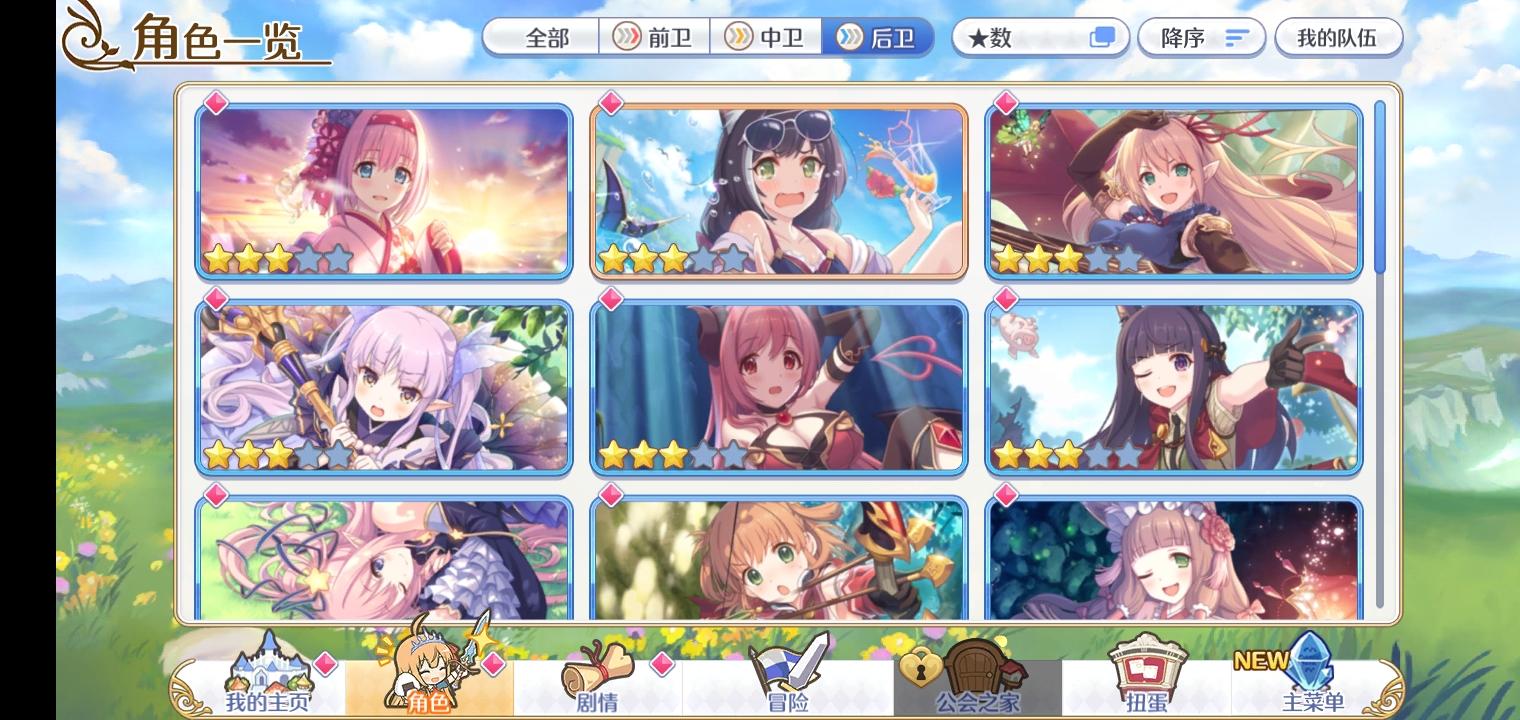The image size is (1520, 720).
Task: Keep the 后卫 rearguard filter active
Action: point(882,38)
